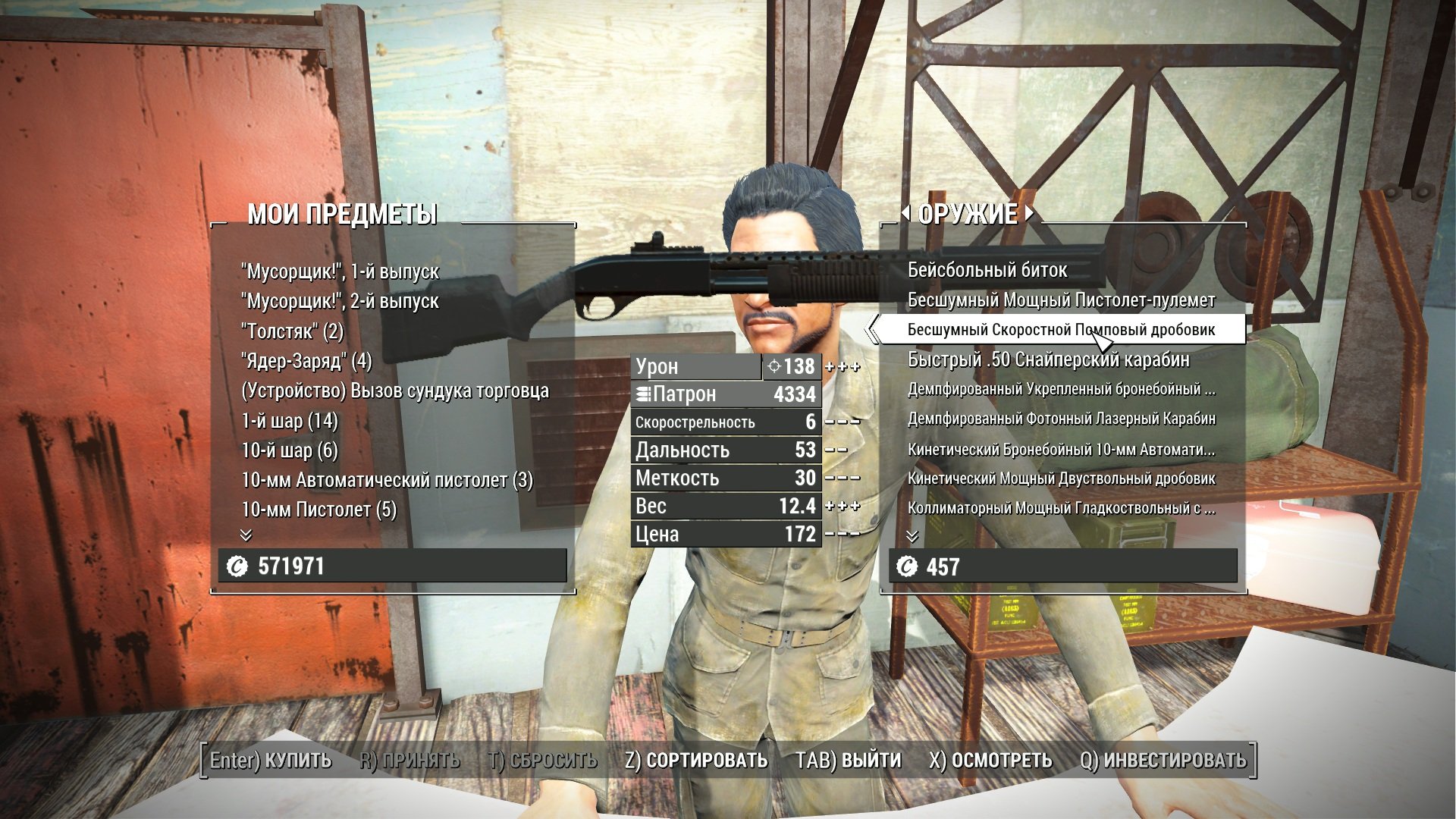
Task: Pick the Вызов сундука торговца device
Action: click(394, 391)
